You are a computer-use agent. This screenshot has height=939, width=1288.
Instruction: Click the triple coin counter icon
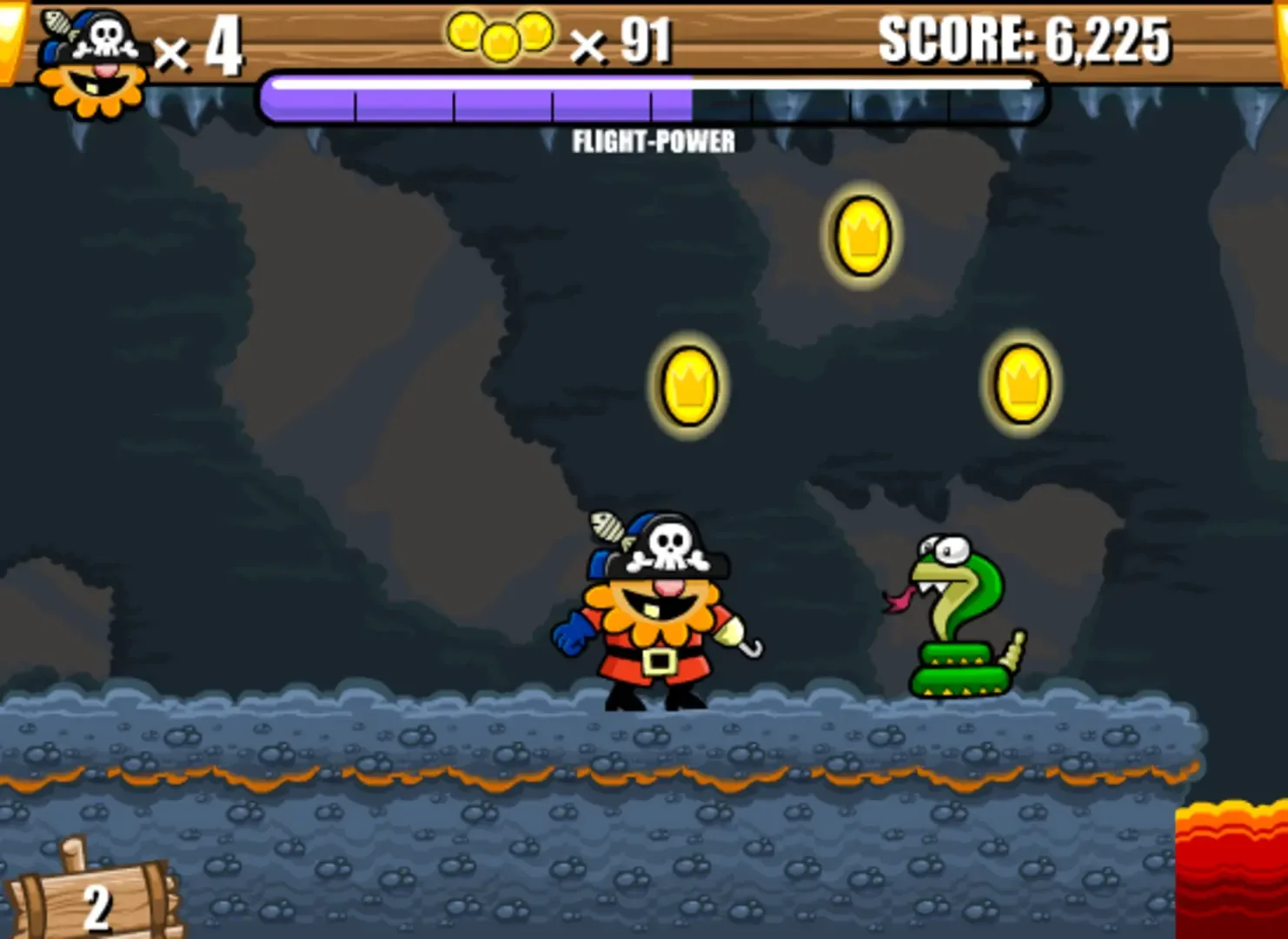500,37
